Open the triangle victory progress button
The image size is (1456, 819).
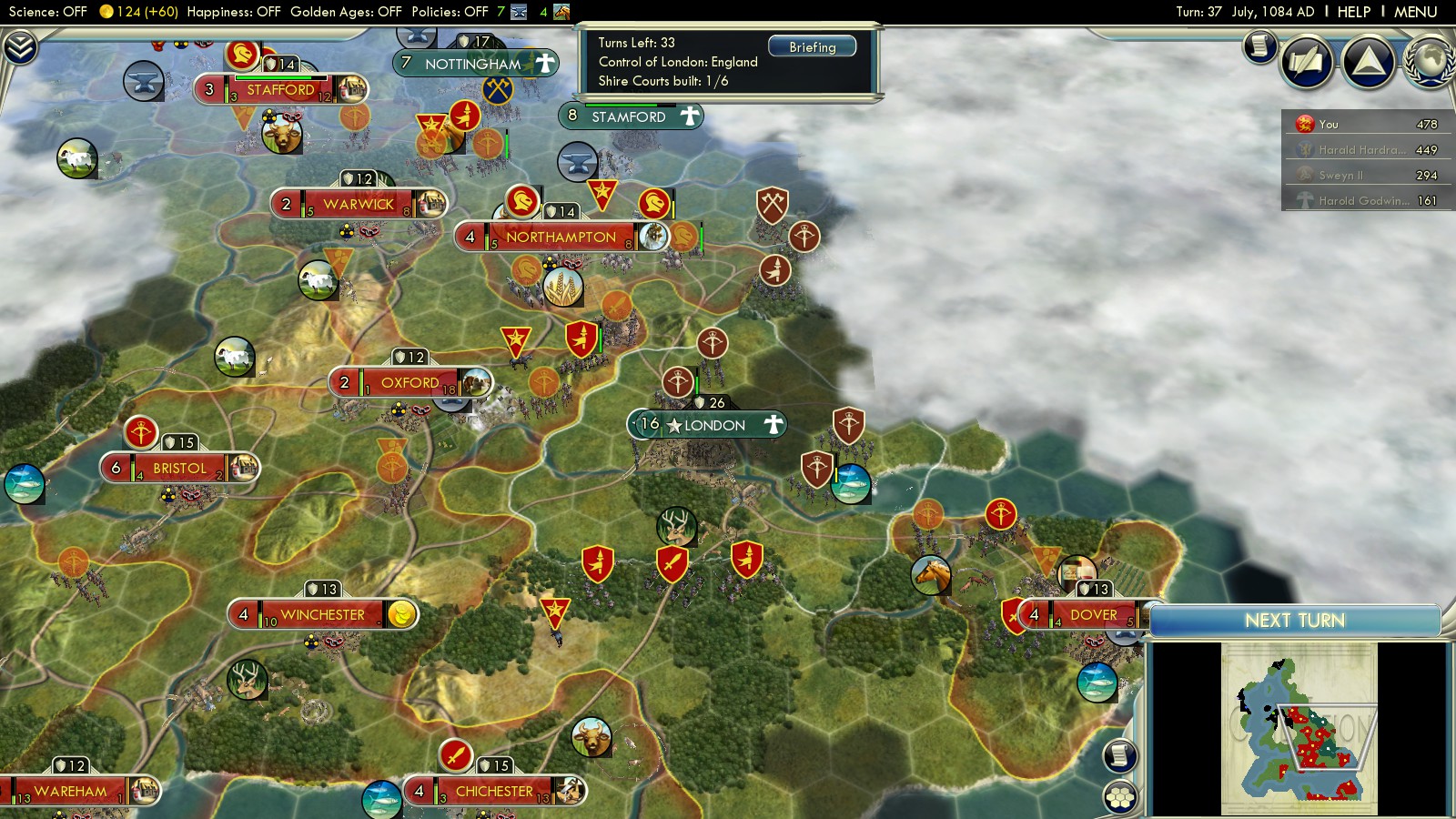click(1368, 61)
